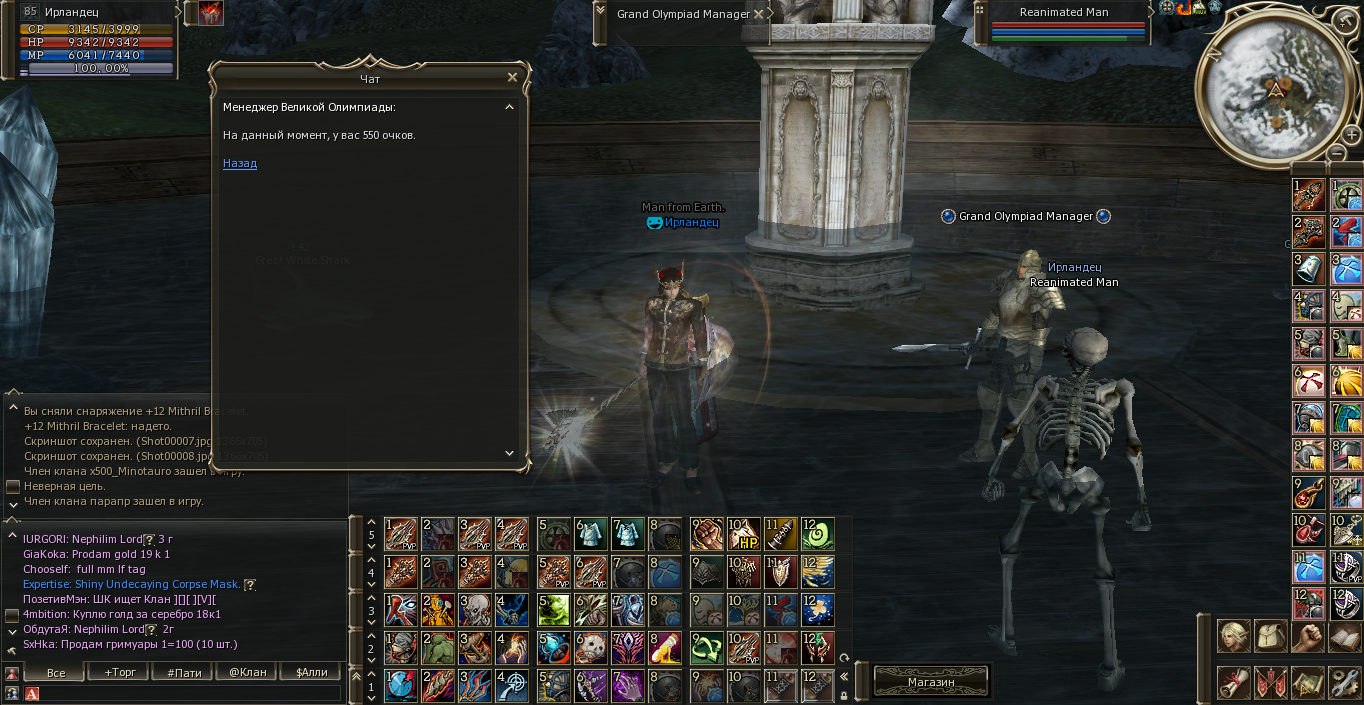The height and width of the screenshot is (705, 1364).
Task: Open the world map parchment icon
Action: click(1307, 682)
